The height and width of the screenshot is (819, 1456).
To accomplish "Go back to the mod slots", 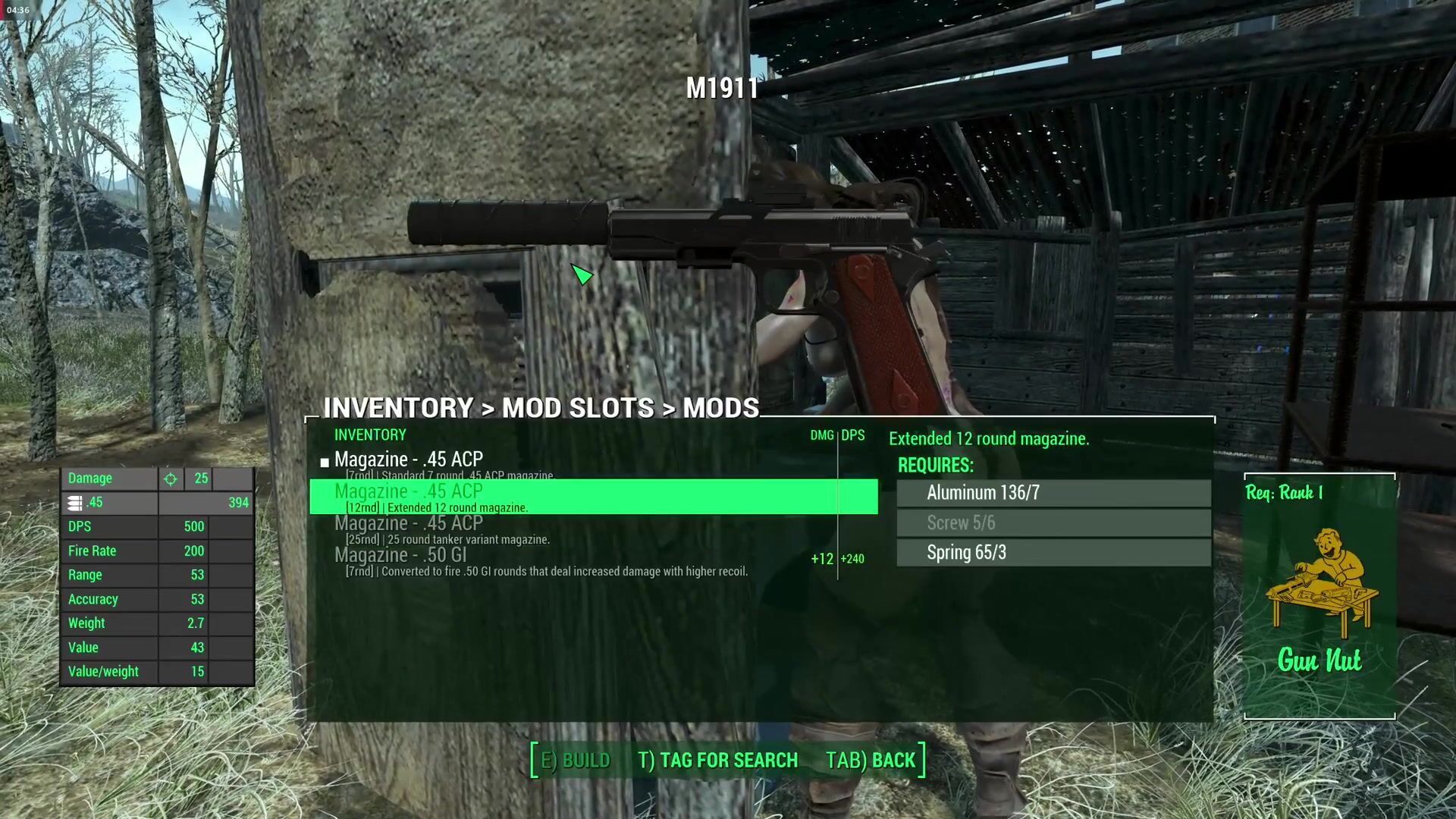I will [x=871, y=760].
